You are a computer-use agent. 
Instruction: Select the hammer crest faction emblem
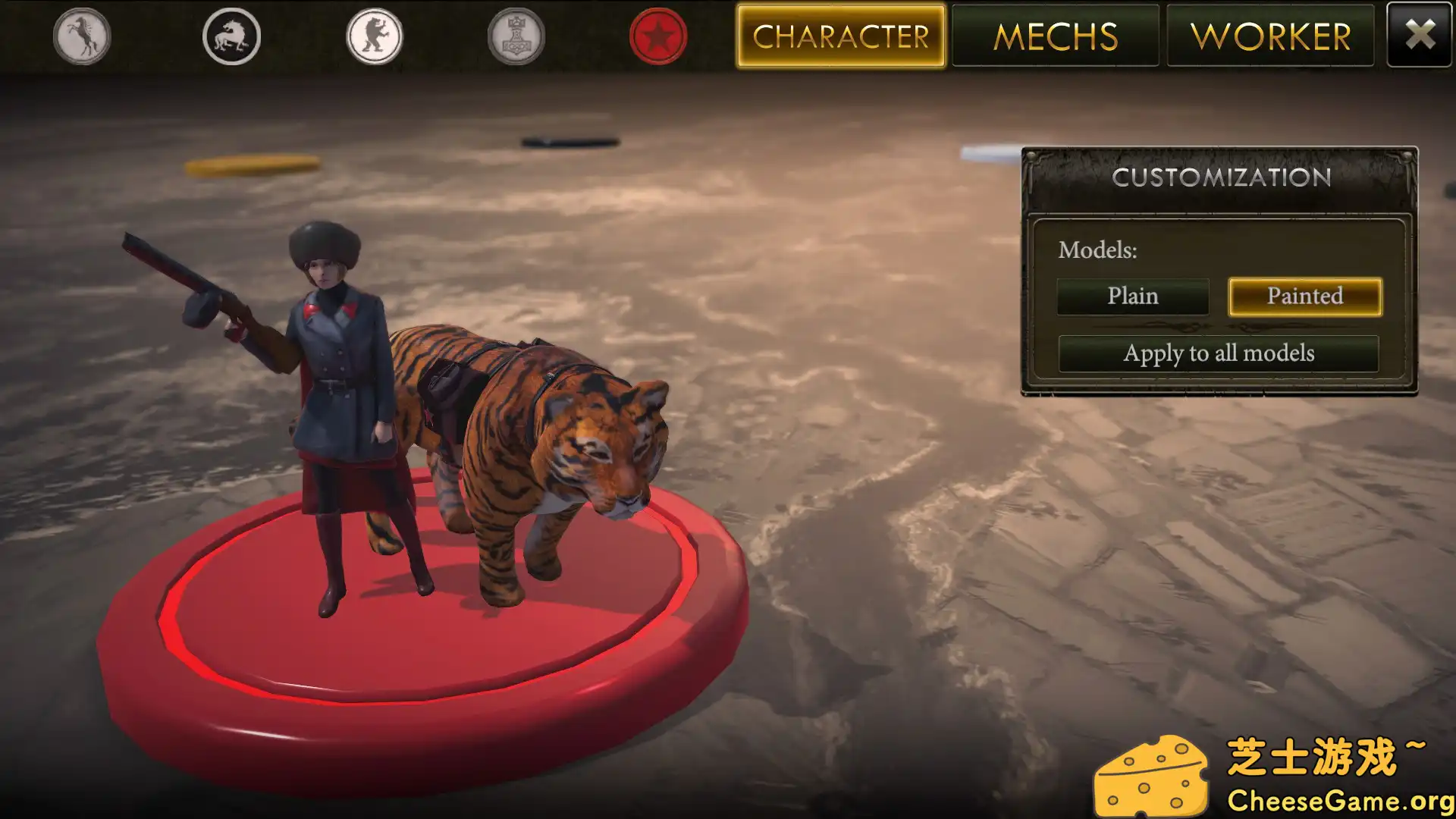516,36
